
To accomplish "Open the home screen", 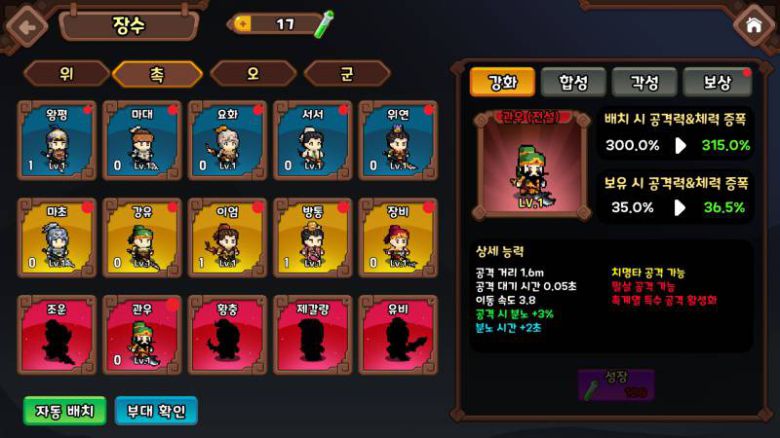I will pyautogui.click(x=754, y=25).
